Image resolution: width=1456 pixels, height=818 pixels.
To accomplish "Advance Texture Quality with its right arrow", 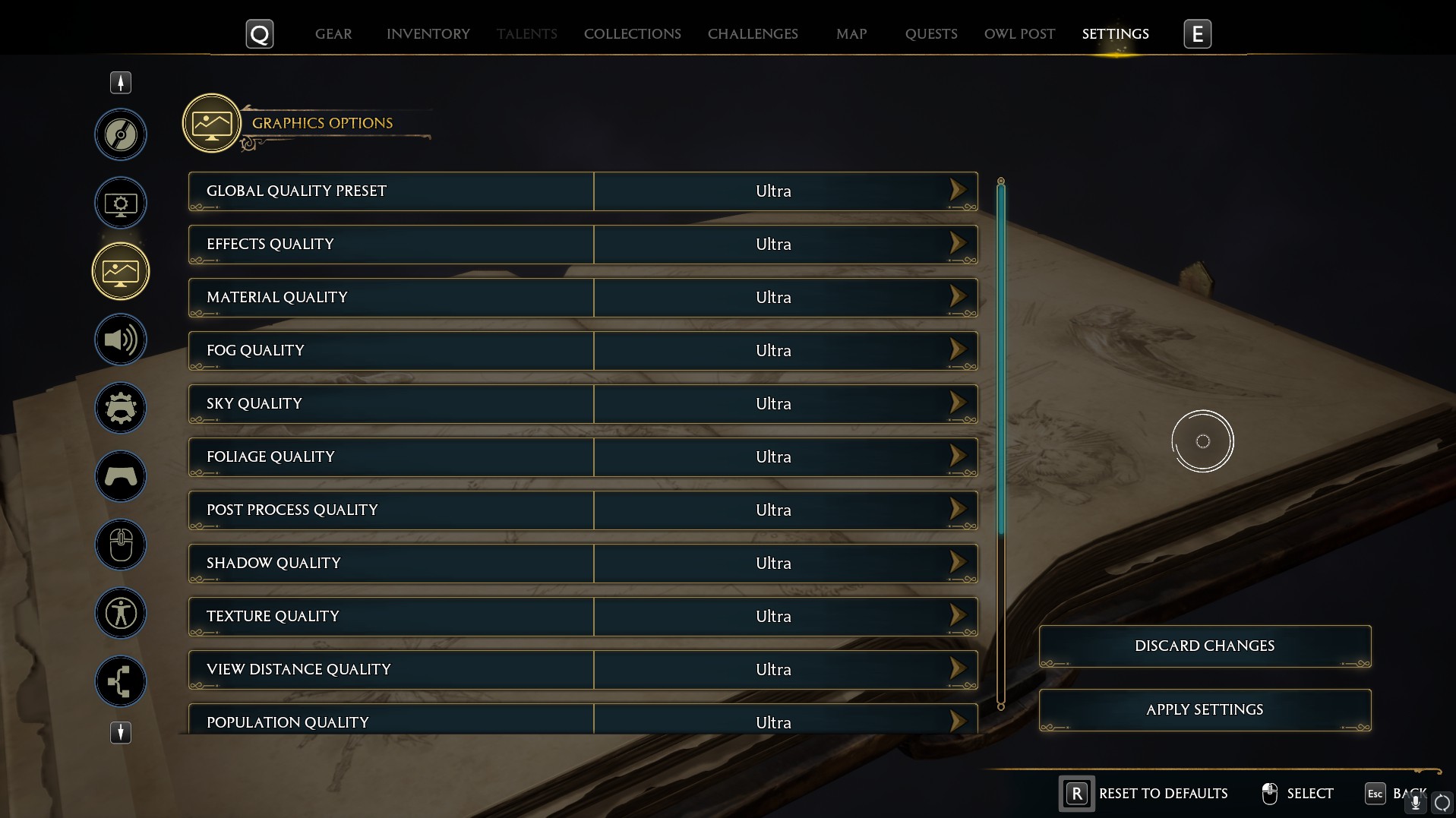I will [957, 616].
